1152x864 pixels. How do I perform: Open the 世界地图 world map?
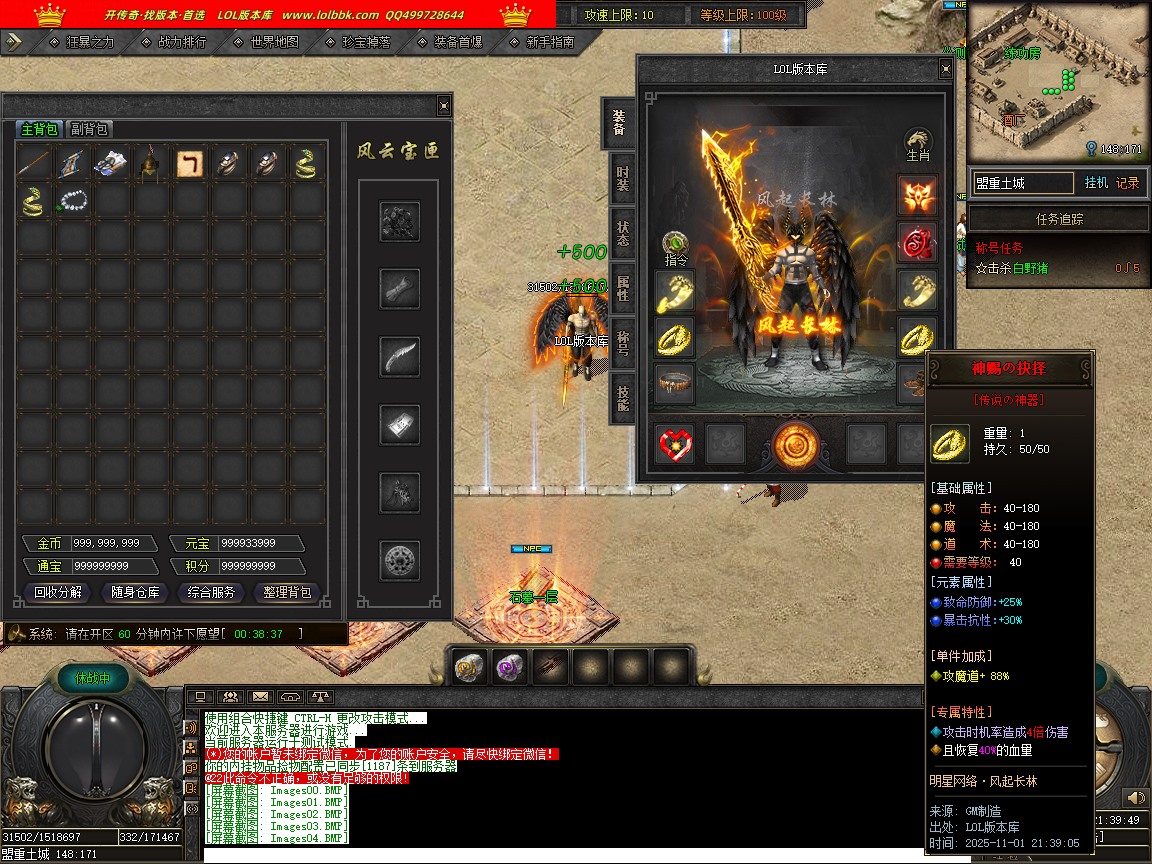tap(274, 43)
